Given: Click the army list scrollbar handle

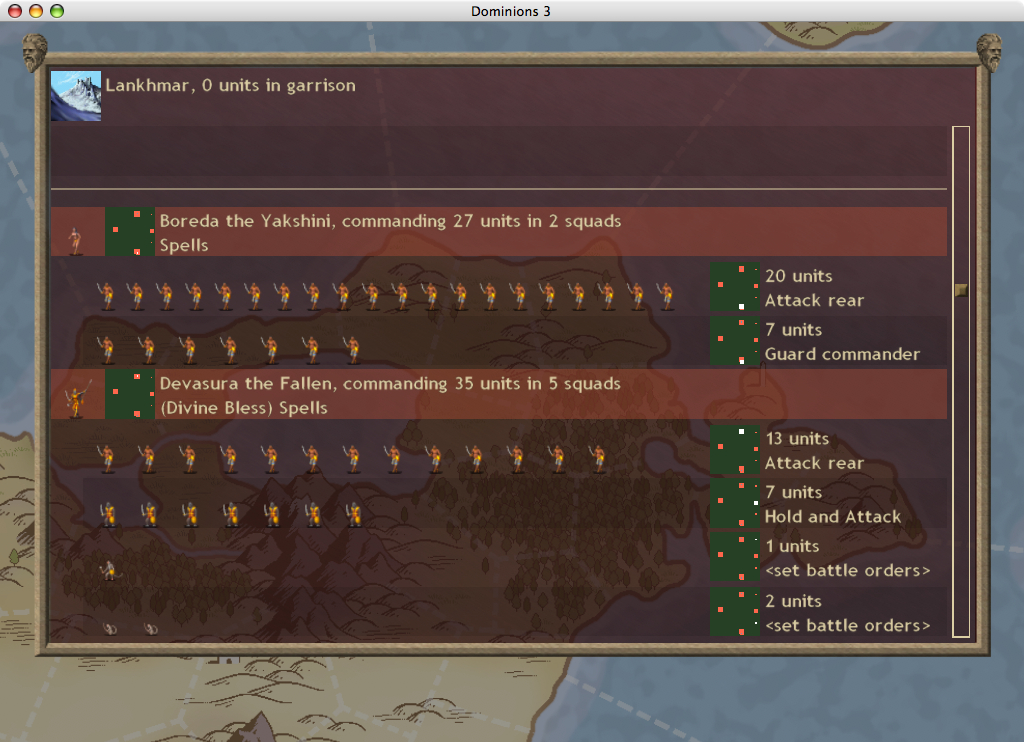Looking at the screenshot, I should tap(961, 290).
